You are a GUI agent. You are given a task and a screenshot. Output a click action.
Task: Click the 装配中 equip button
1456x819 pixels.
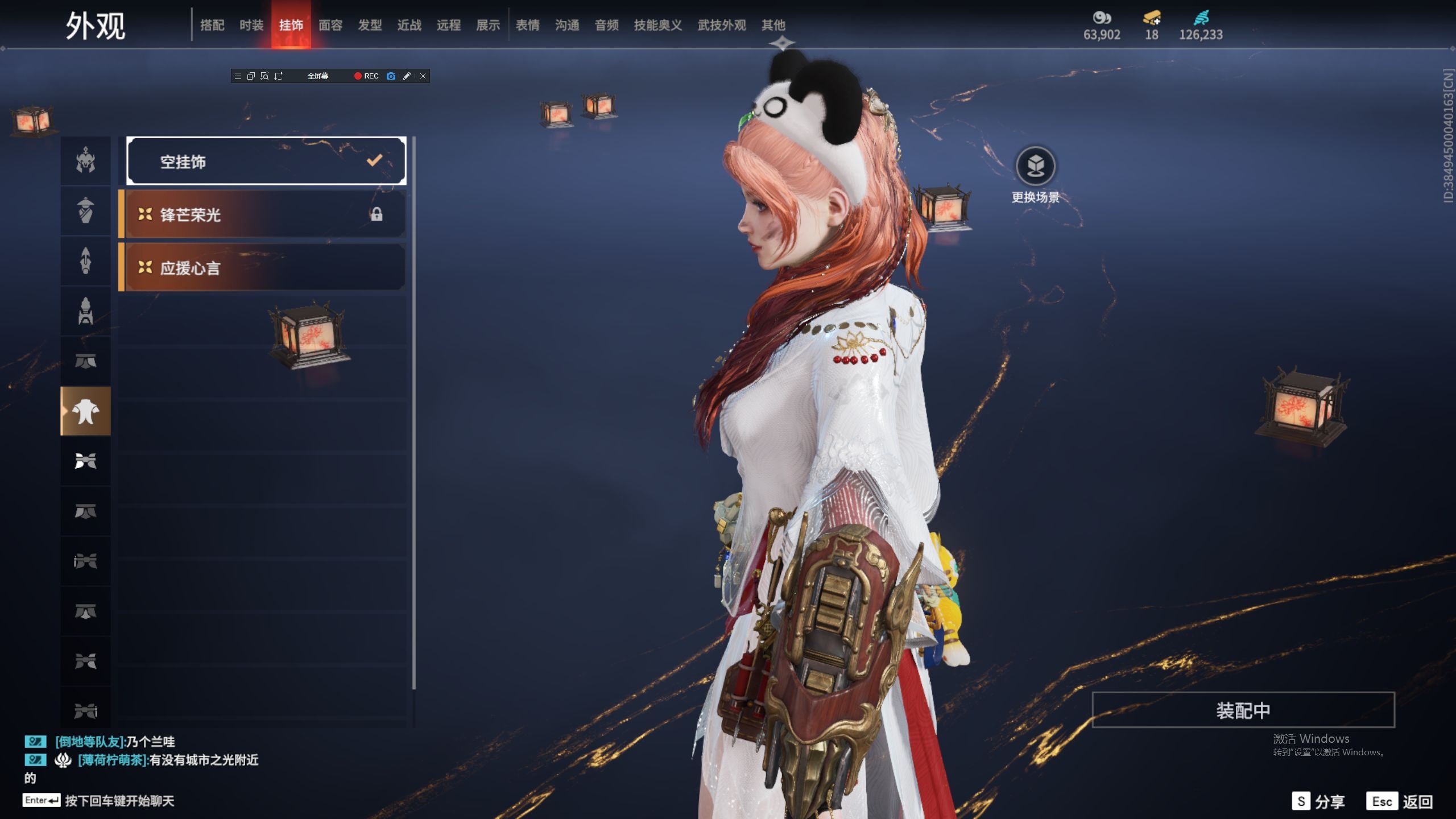tap(1243, 710)
